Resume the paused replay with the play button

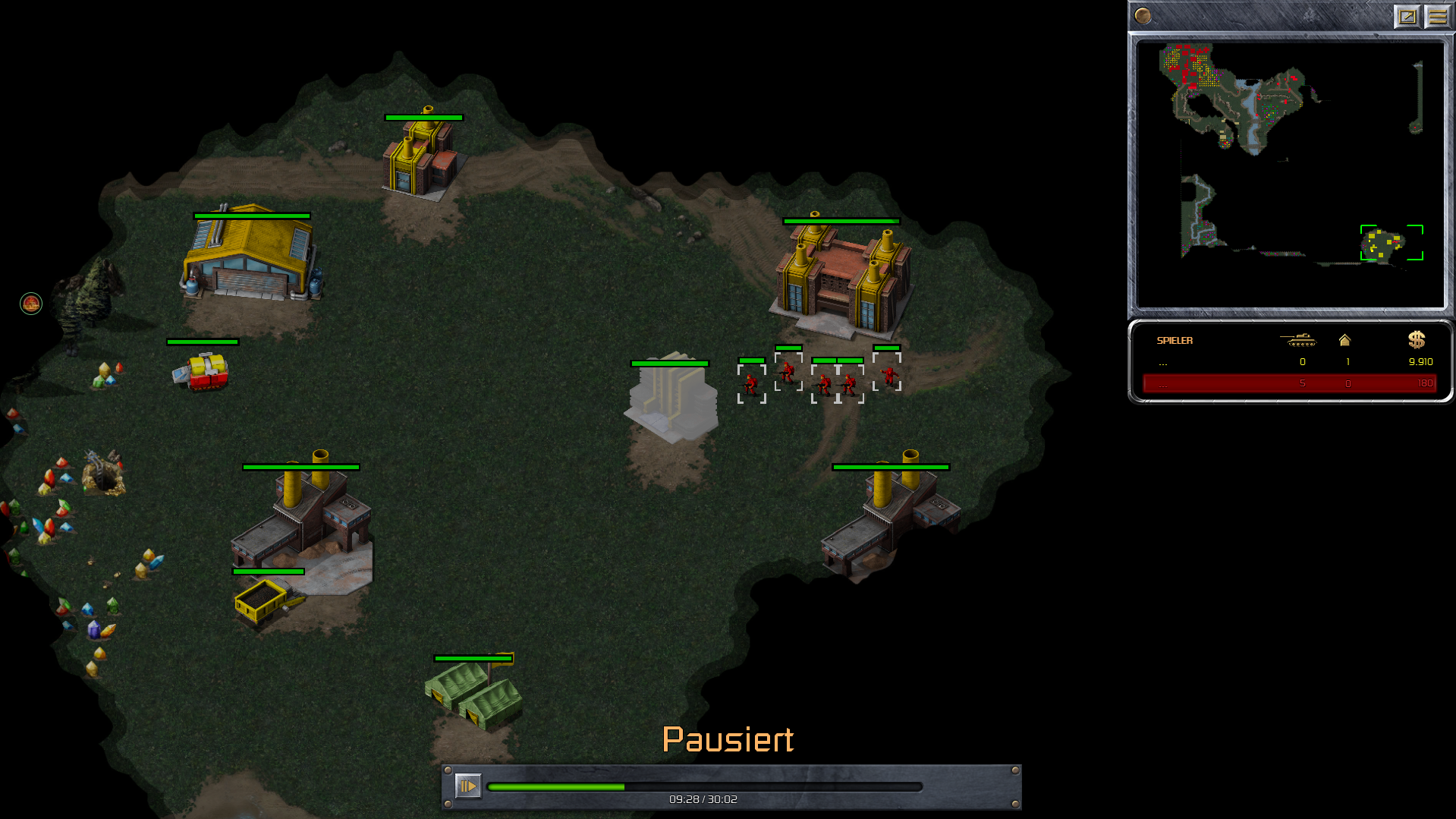point(467,786)
